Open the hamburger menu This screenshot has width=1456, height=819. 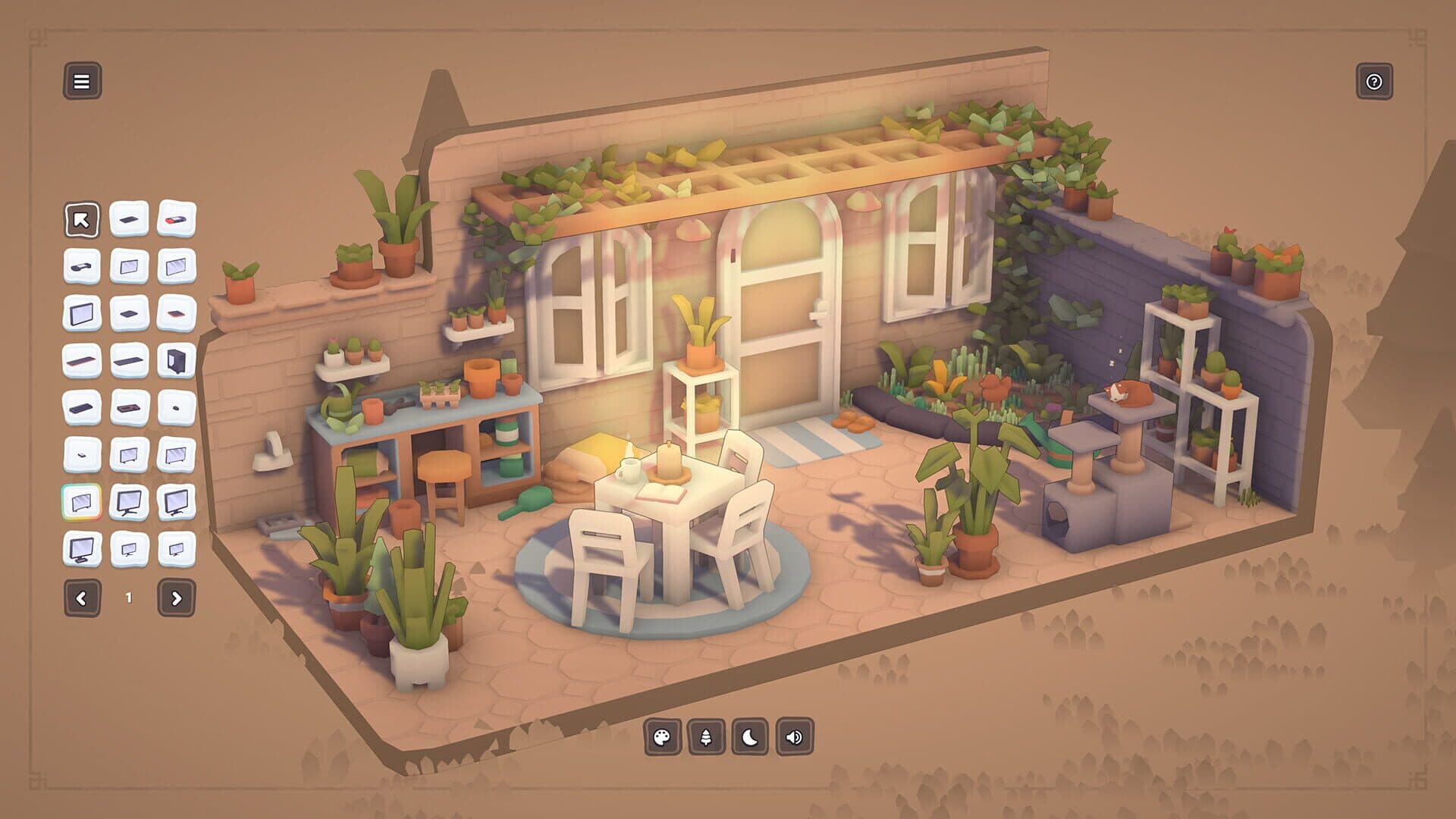83,81
